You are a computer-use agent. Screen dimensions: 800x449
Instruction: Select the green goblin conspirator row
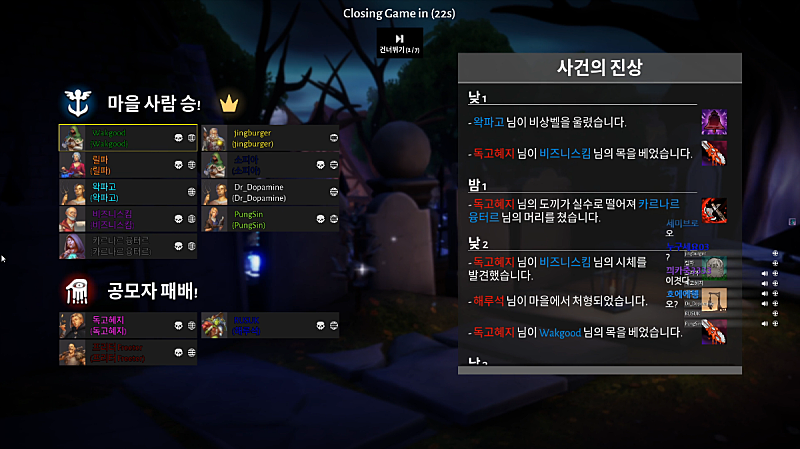click(270, 325)
